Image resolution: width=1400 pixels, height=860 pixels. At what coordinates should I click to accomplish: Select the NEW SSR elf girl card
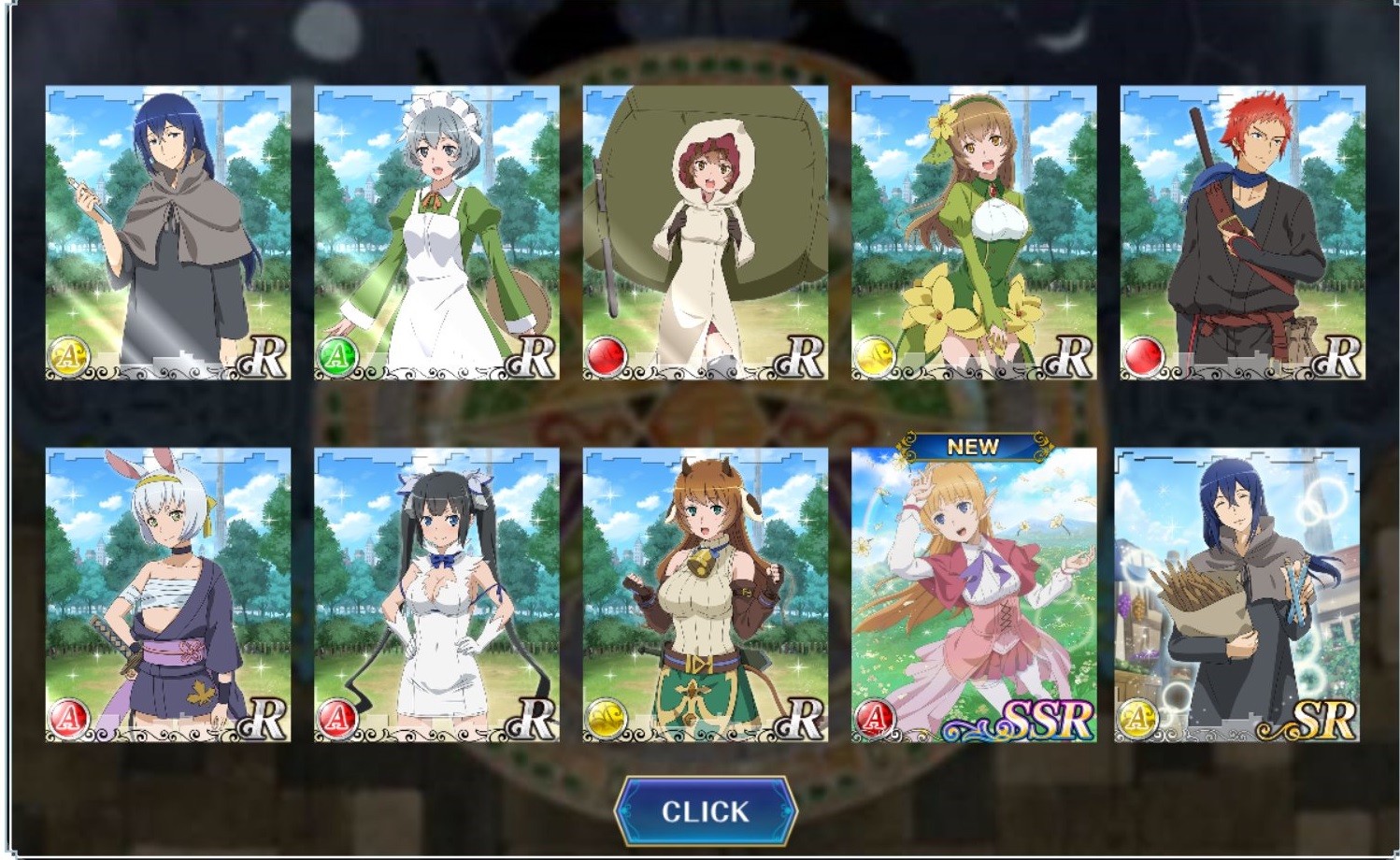pyautogui.click(x=973, y=595)
